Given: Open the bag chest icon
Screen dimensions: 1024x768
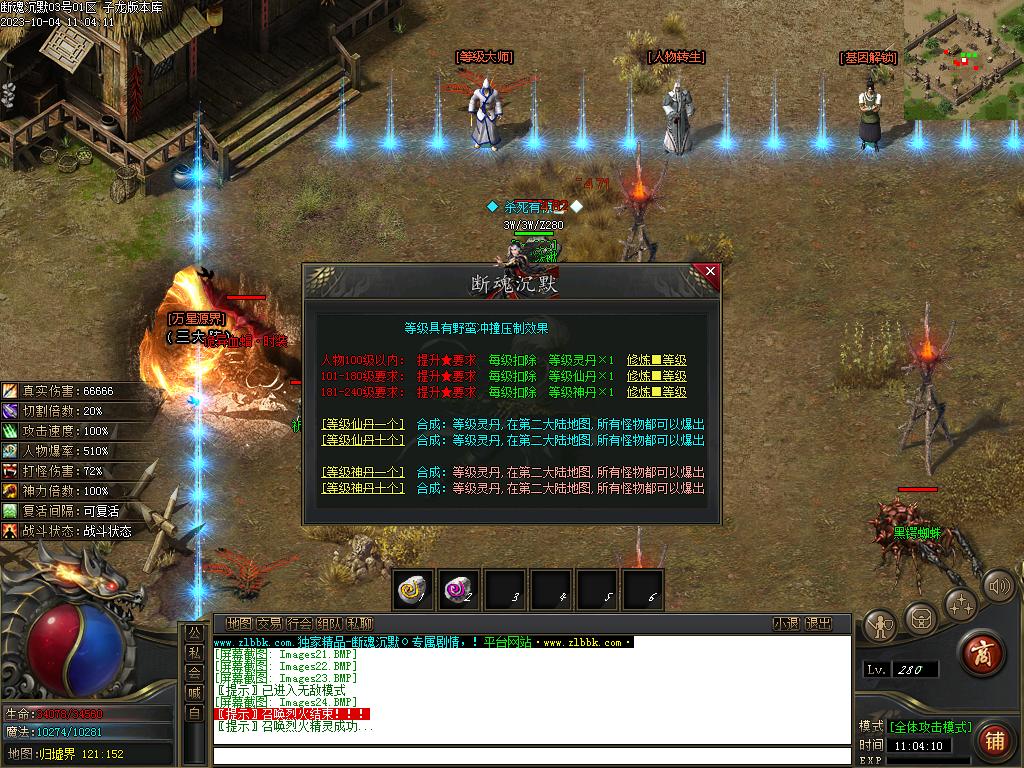Looking at the screenshot, I should (x=920, y=618).
